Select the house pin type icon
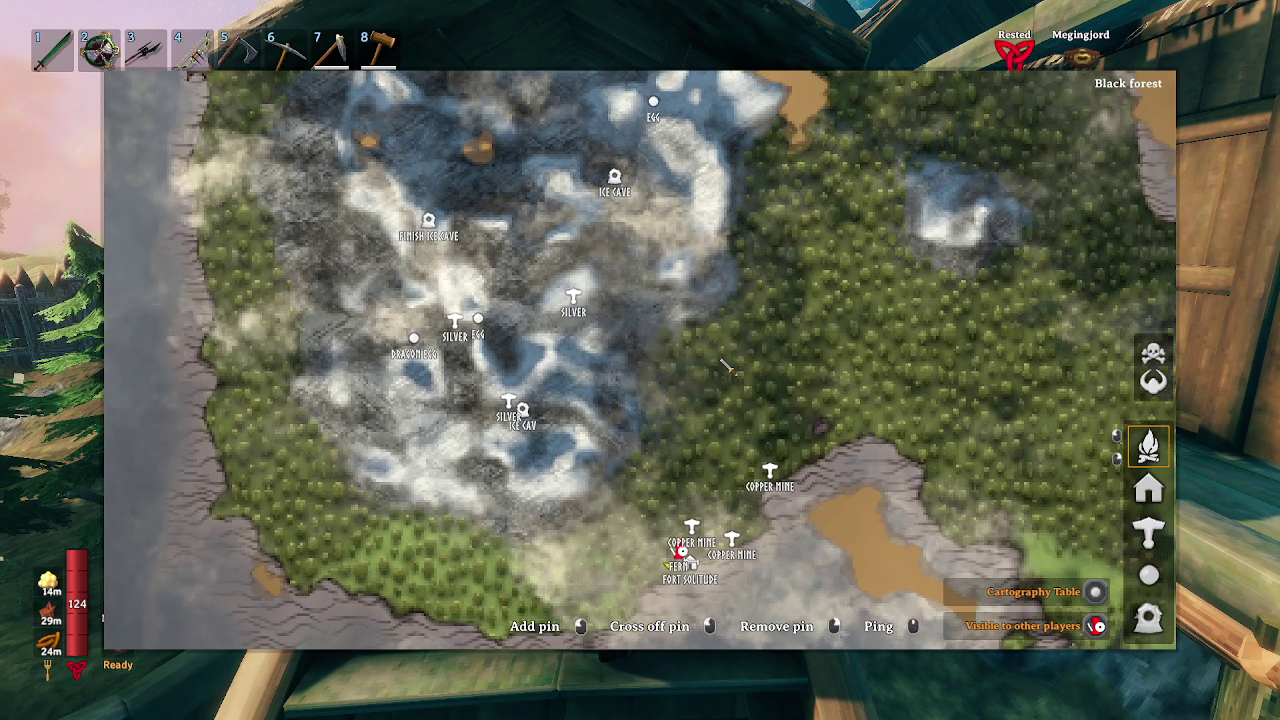1280x720 pixels. coord(1149,489)
